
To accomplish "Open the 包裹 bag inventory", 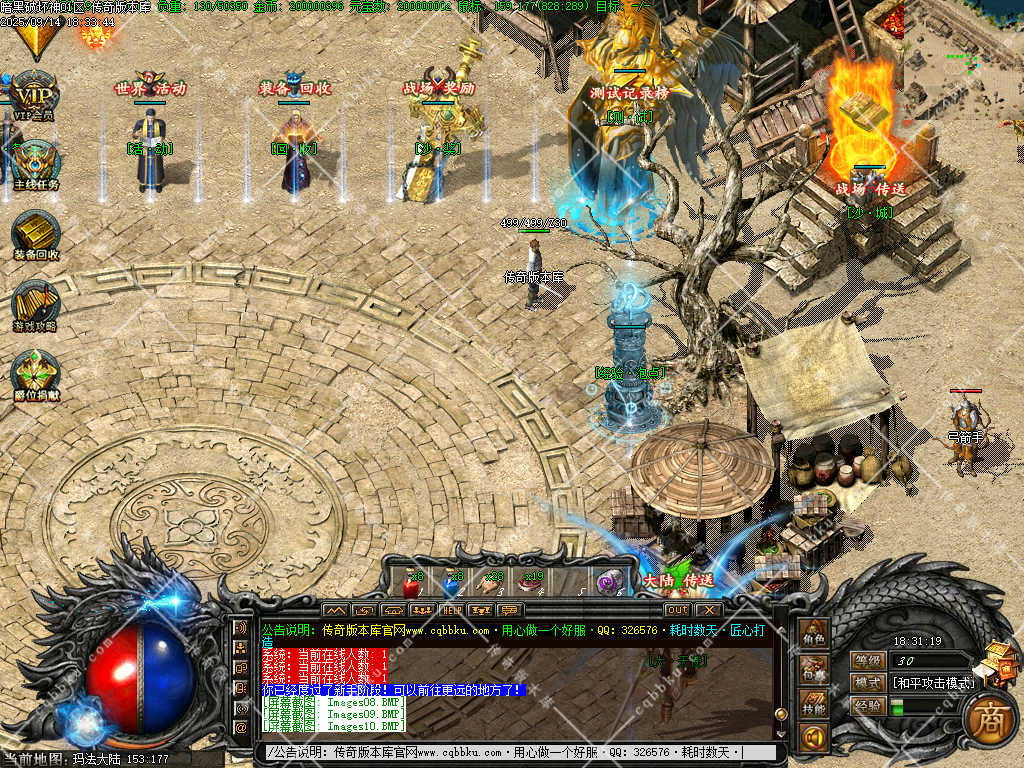I will tap(813, 670).
